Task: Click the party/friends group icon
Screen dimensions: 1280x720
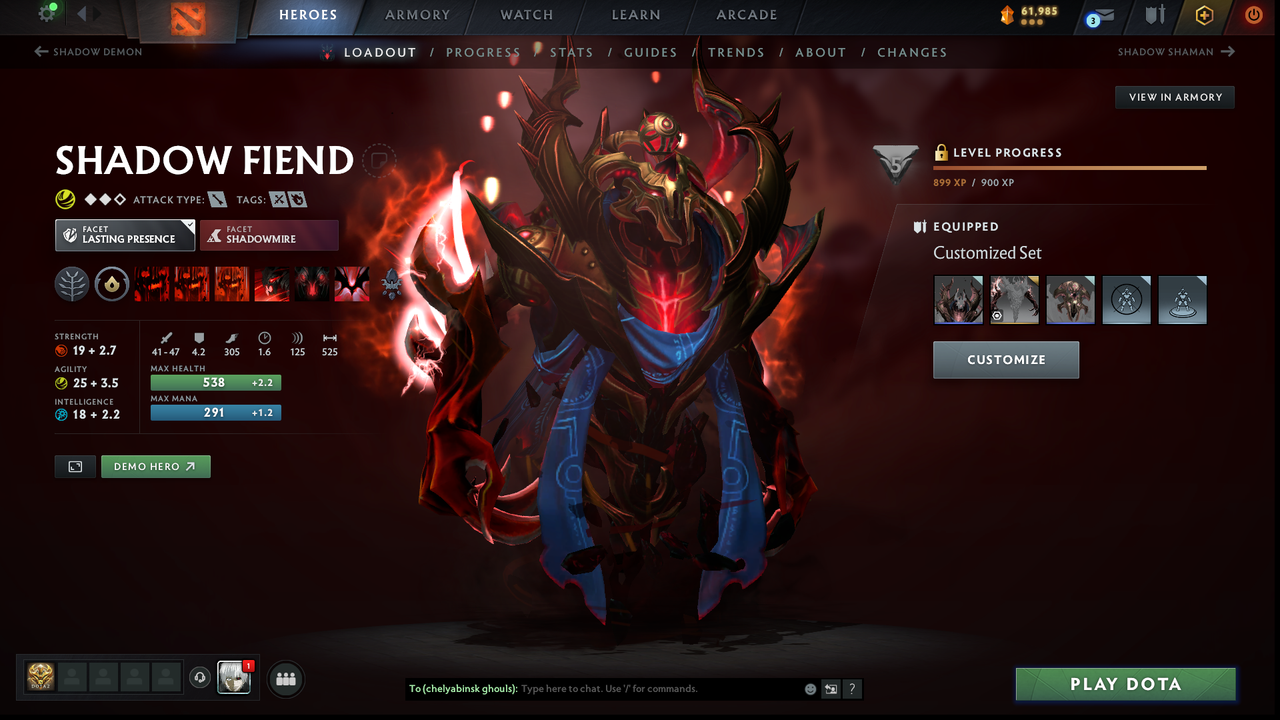Action: click(x=286, y=679)
